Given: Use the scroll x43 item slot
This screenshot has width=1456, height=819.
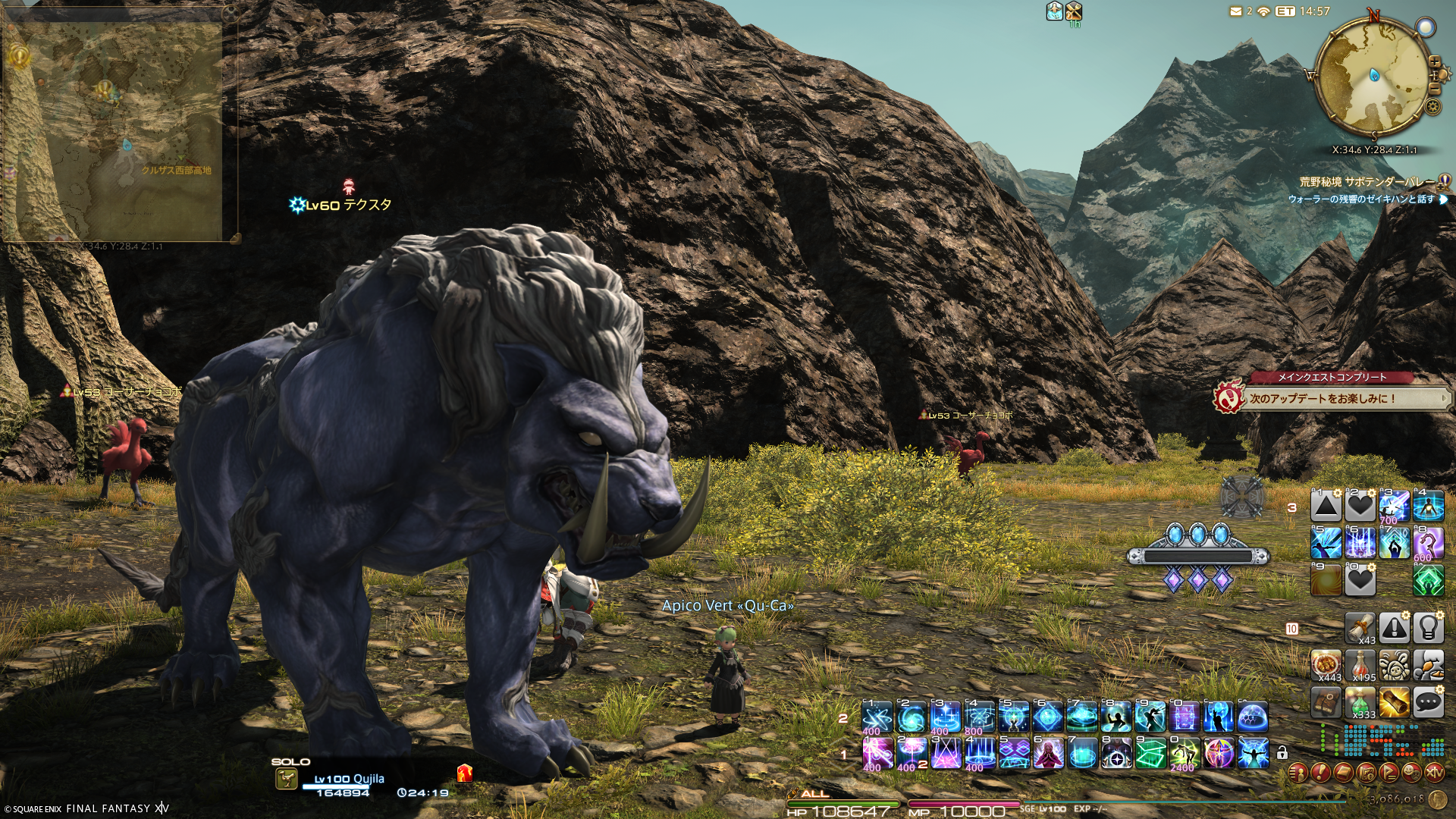Looking at the screenshot, I should pos(1360,628).
